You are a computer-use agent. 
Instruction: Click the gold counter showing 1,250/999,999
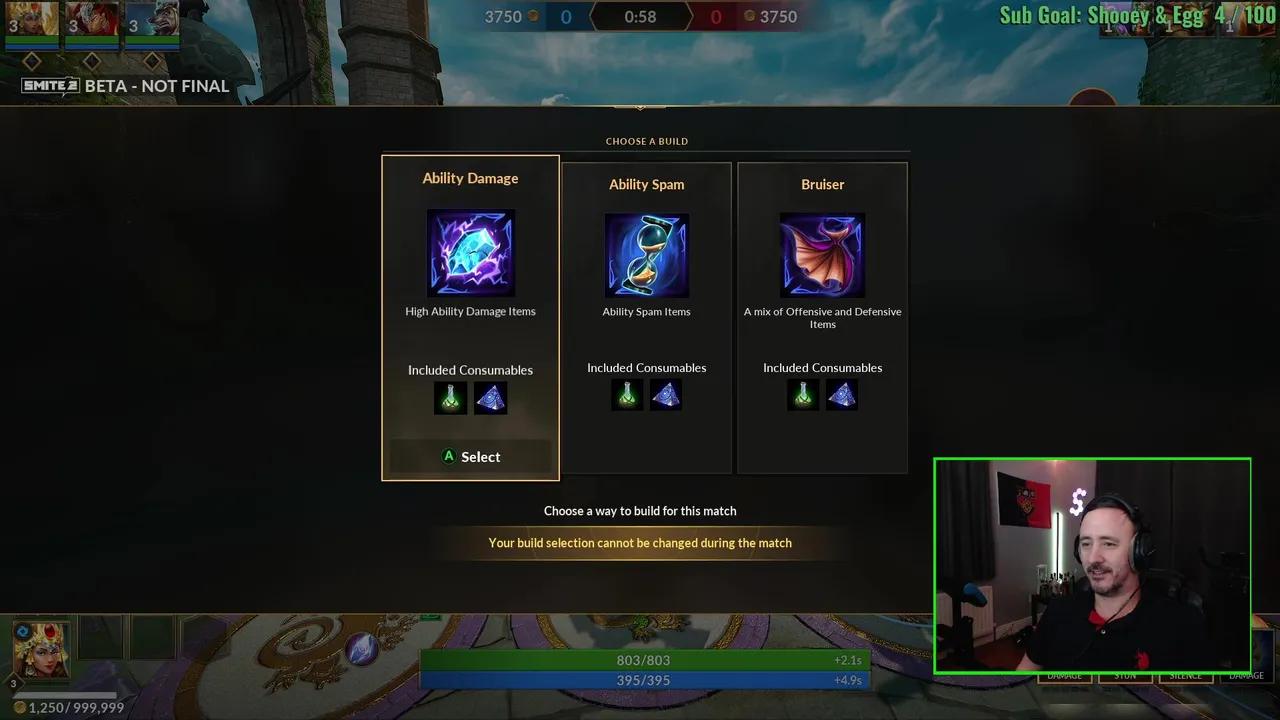(x=70, y=707)
